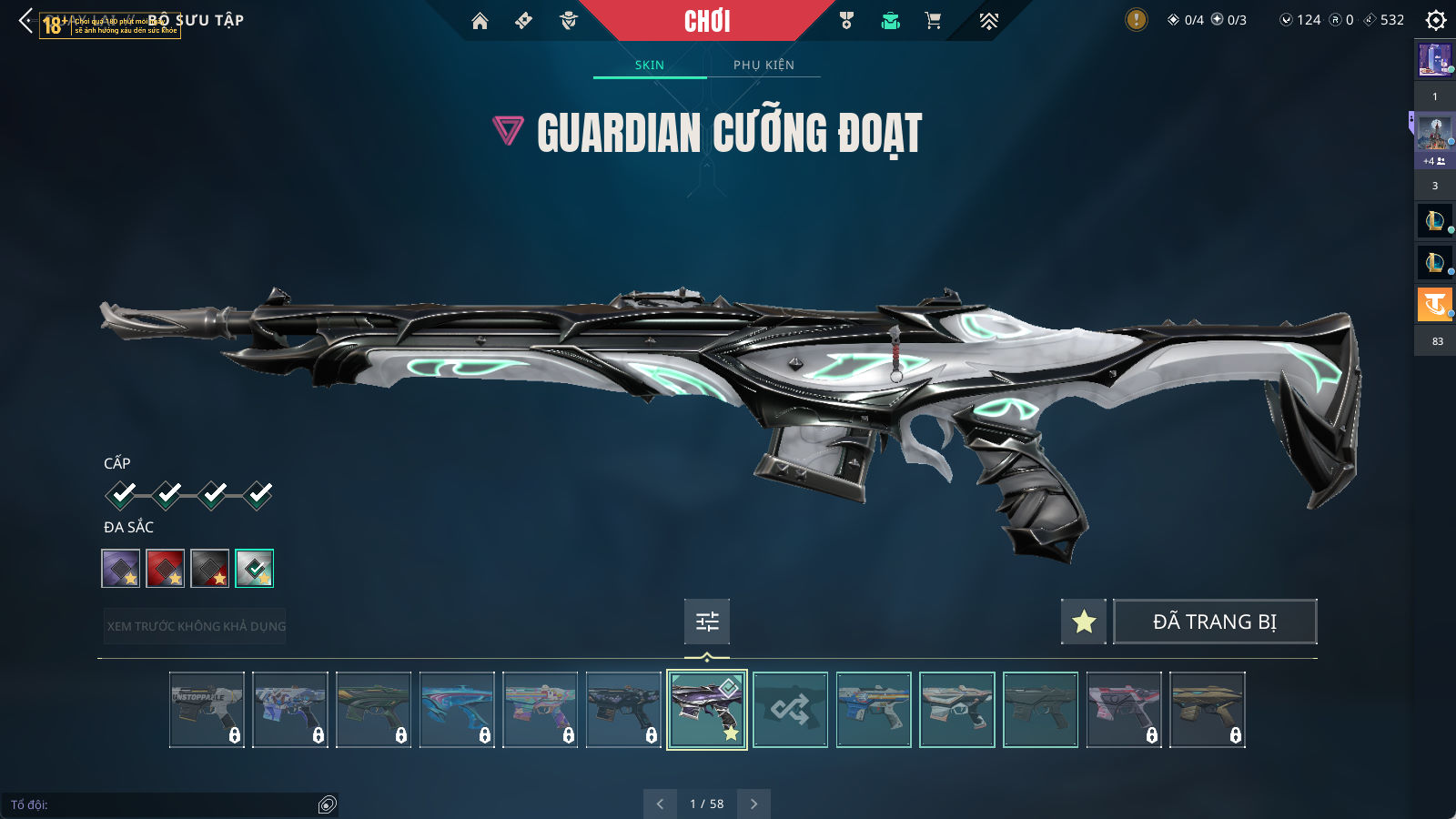Select the Unstoppable Guardian skin thumbnail
Image resolution: width=1456 pixels, height=819 pixels.
[x=207, y=710]
